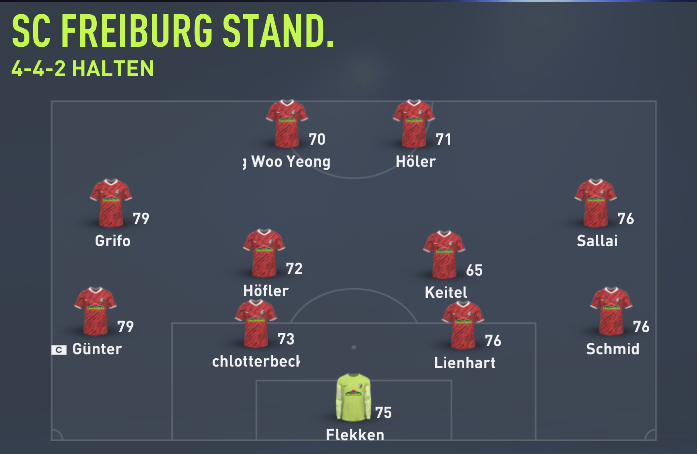Screen dimensions: 697x454
Task: Select centre back Schlotterbeck
Action: (x=255, y=324)
